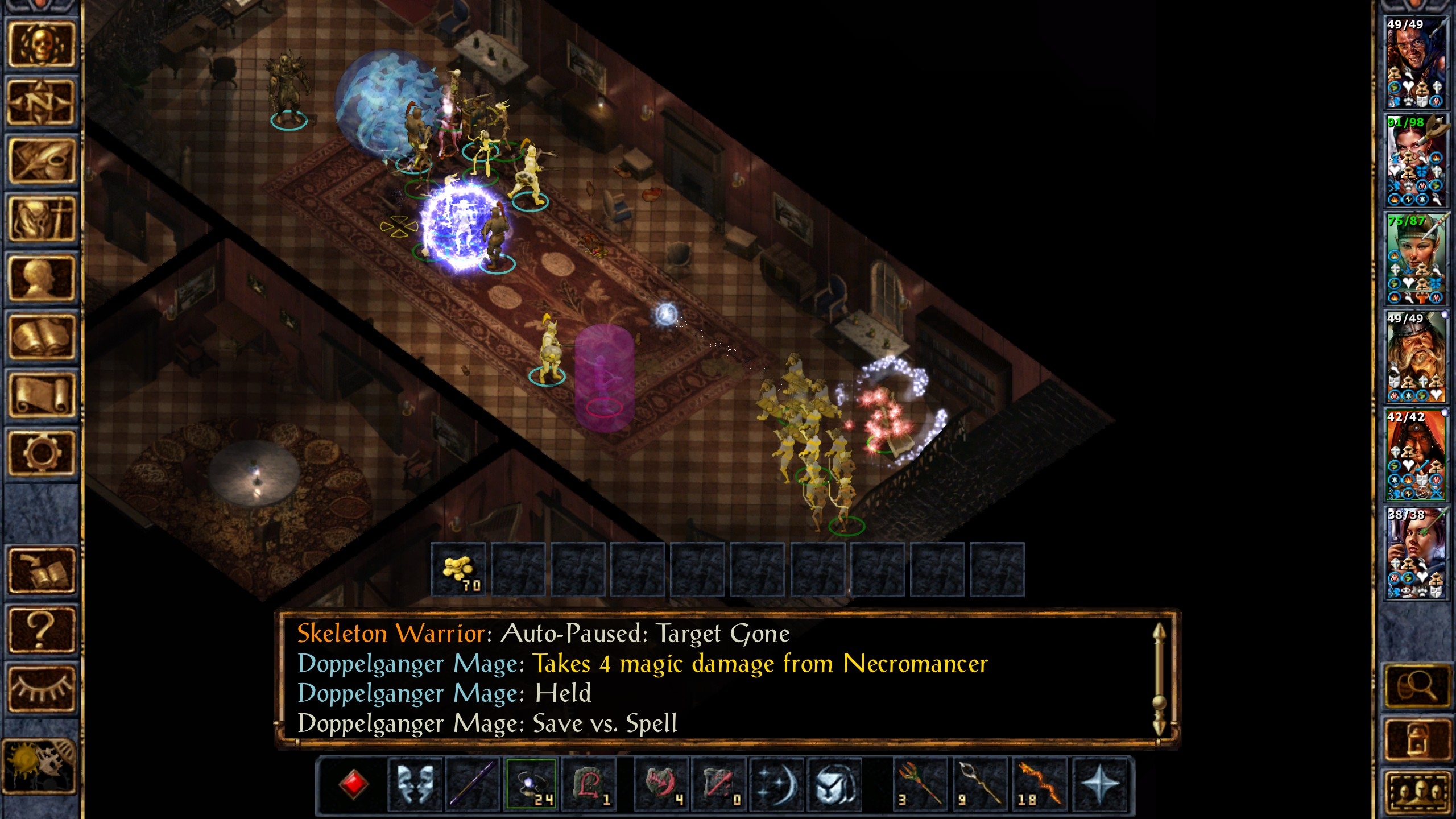Open the character record head icon

[41, 279]
